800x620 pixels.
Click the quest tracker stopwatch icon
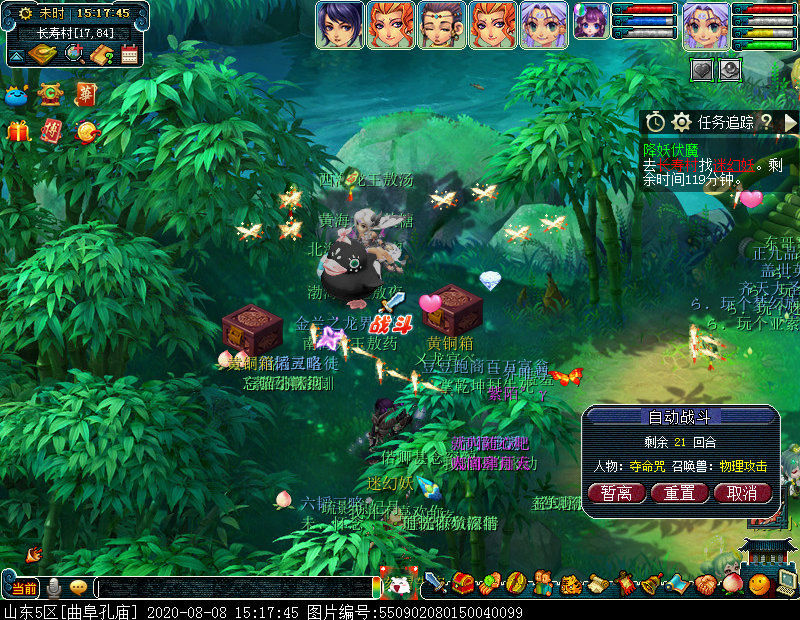[655, 122]
